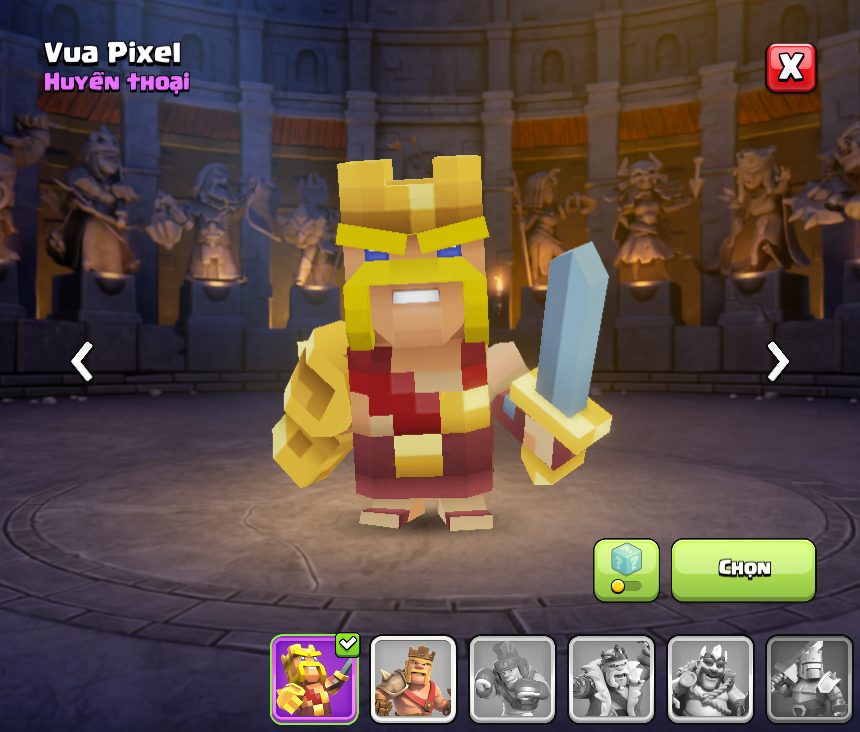The height and width of the screenshot is (732, 860).
Task: Close the skin preview with the red X
Action: [x=790, y=68]
